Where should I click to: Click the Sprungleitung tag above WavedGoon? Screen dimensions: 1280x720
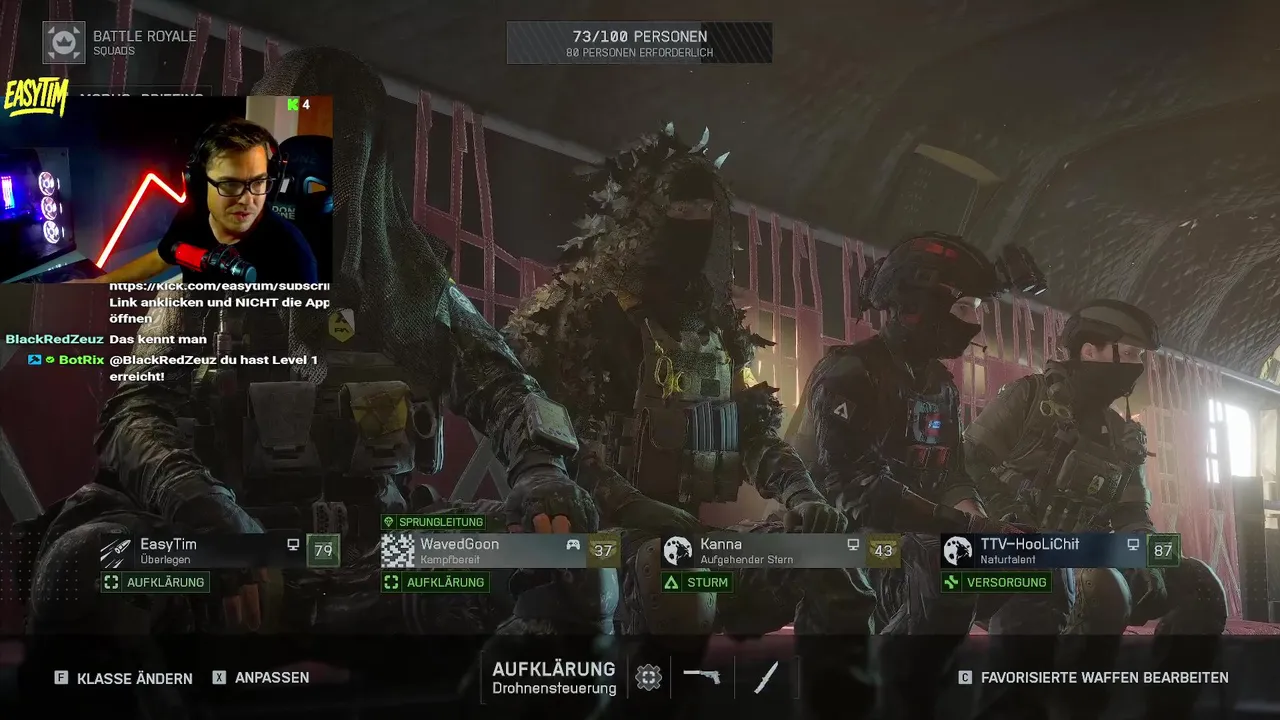coord(433,522)
